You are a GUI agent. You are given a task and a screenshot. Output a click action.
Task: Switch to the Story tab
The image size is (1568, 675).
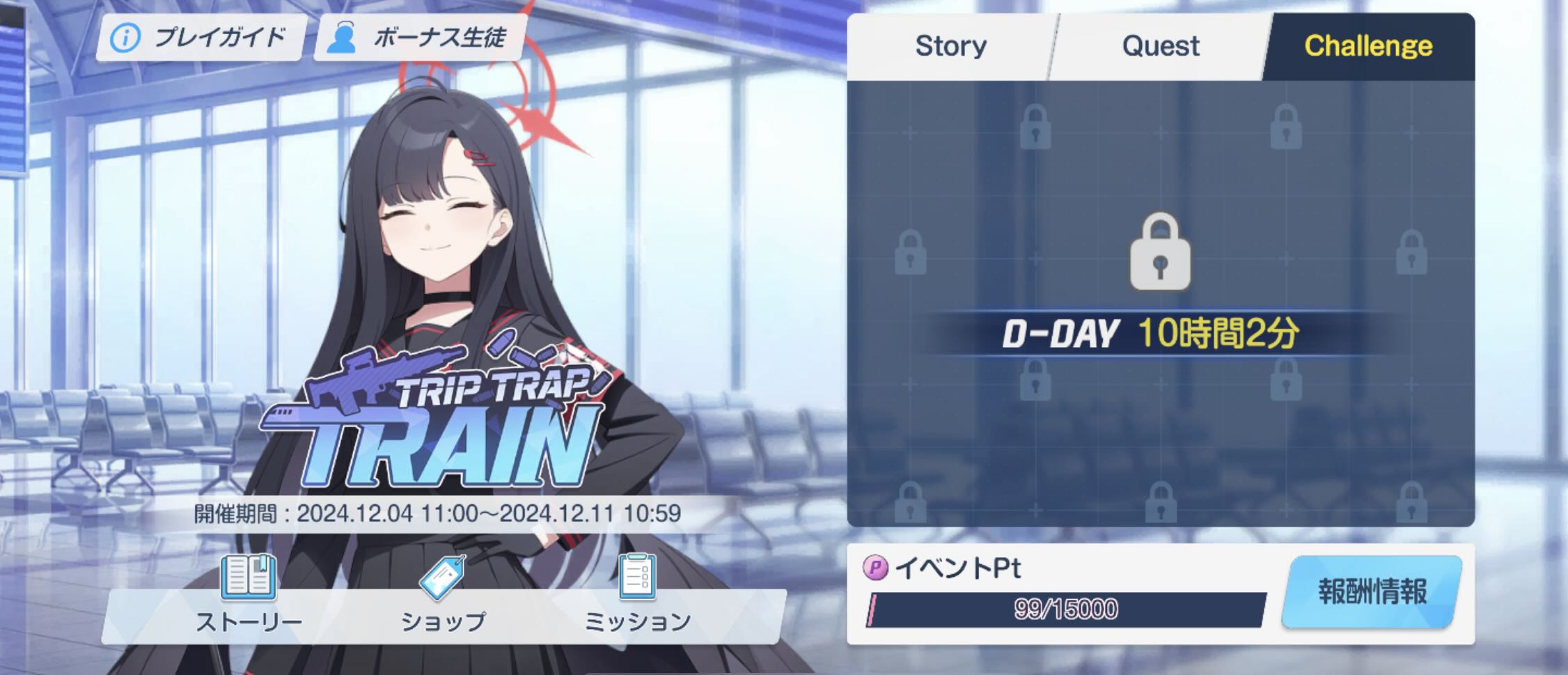pyautogui.click(x=952, y=46)
